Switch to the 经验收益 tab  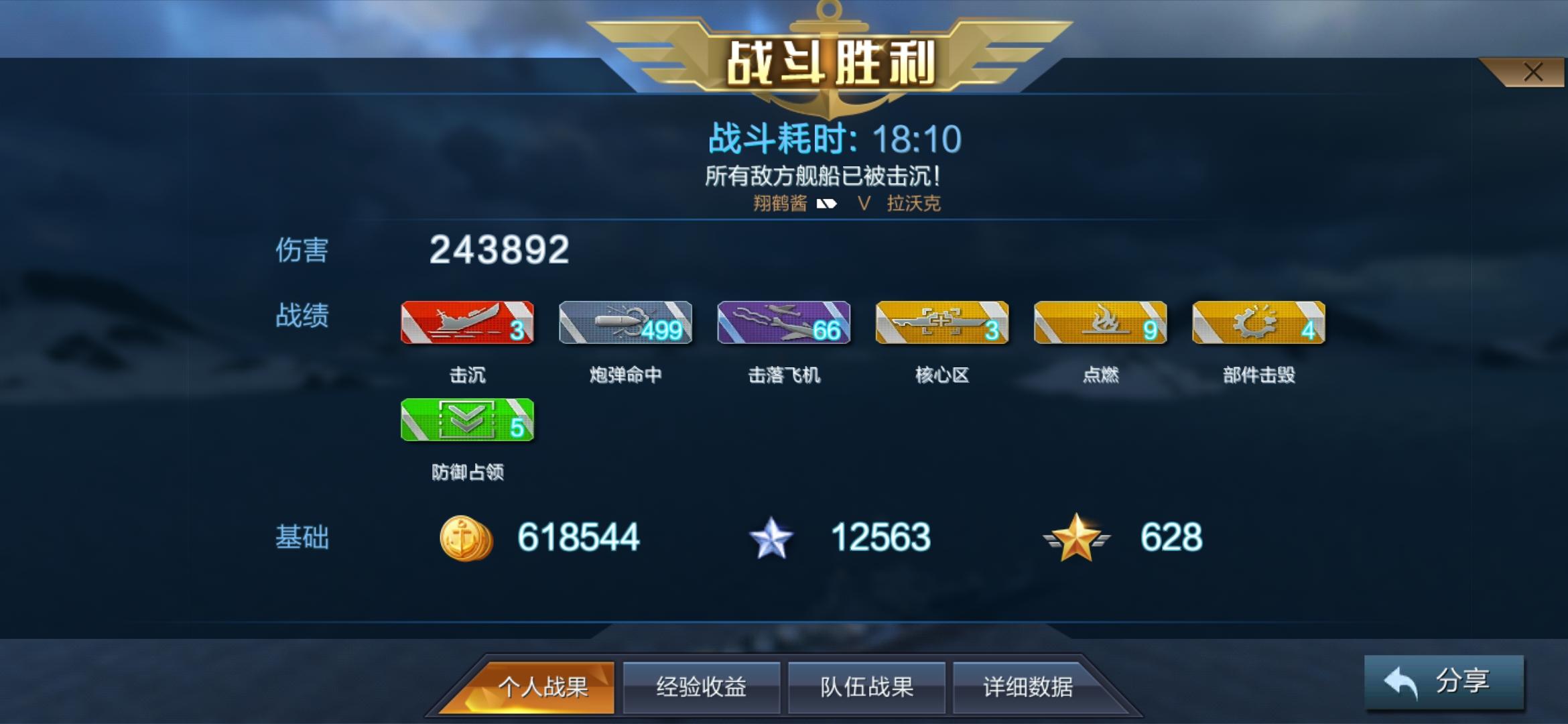click(x=701, y=686)
